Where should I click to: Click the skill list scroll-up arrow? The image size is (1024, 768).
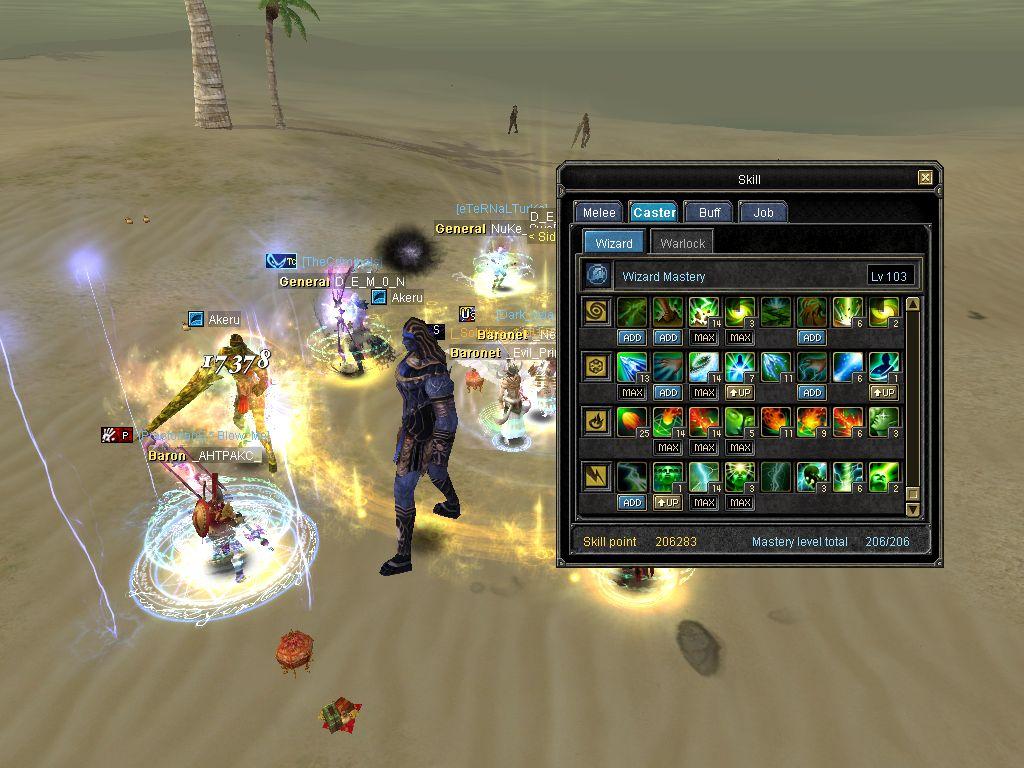click(912, 304)
